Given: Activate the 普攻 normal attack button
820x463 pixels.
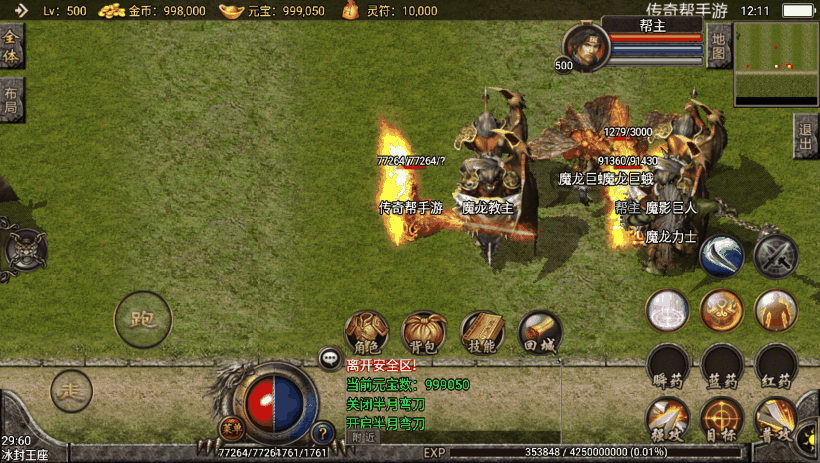Looking at the screenshot, I should pos(776,418).
